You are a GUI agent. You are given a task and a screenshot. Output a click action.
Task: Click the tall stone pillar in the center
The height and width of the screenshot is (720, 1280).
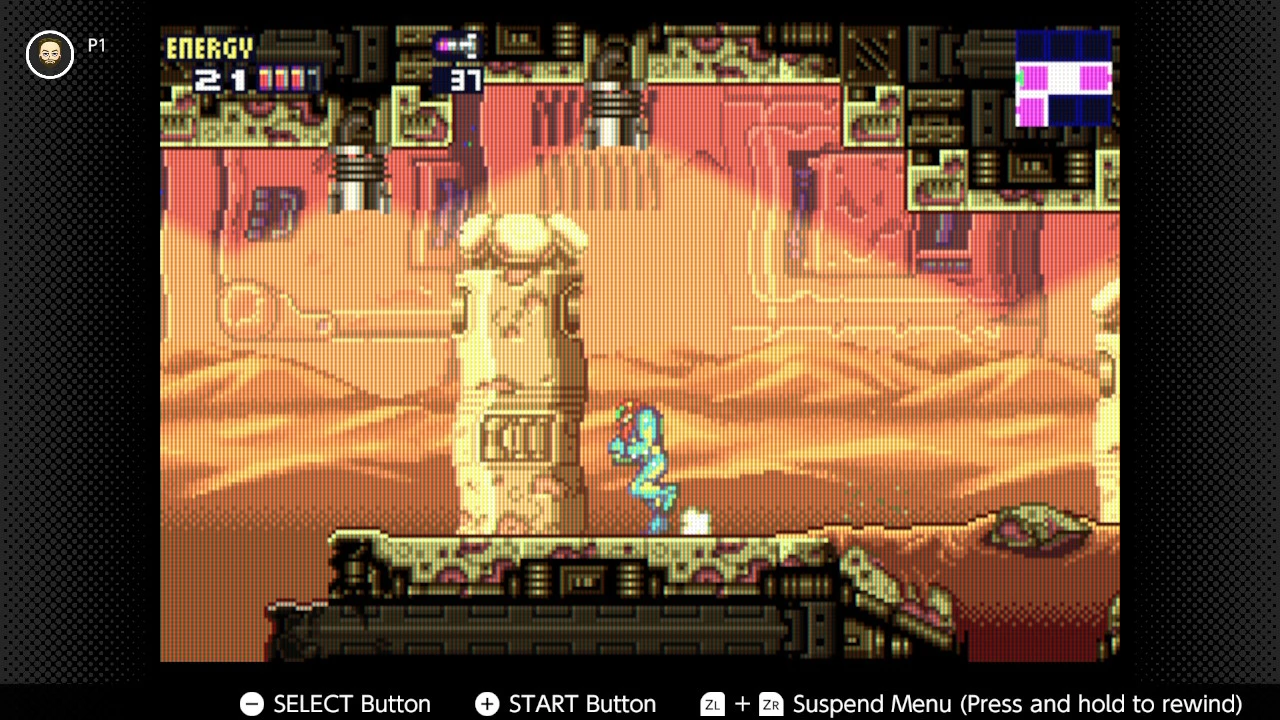[x=520, y=380]
